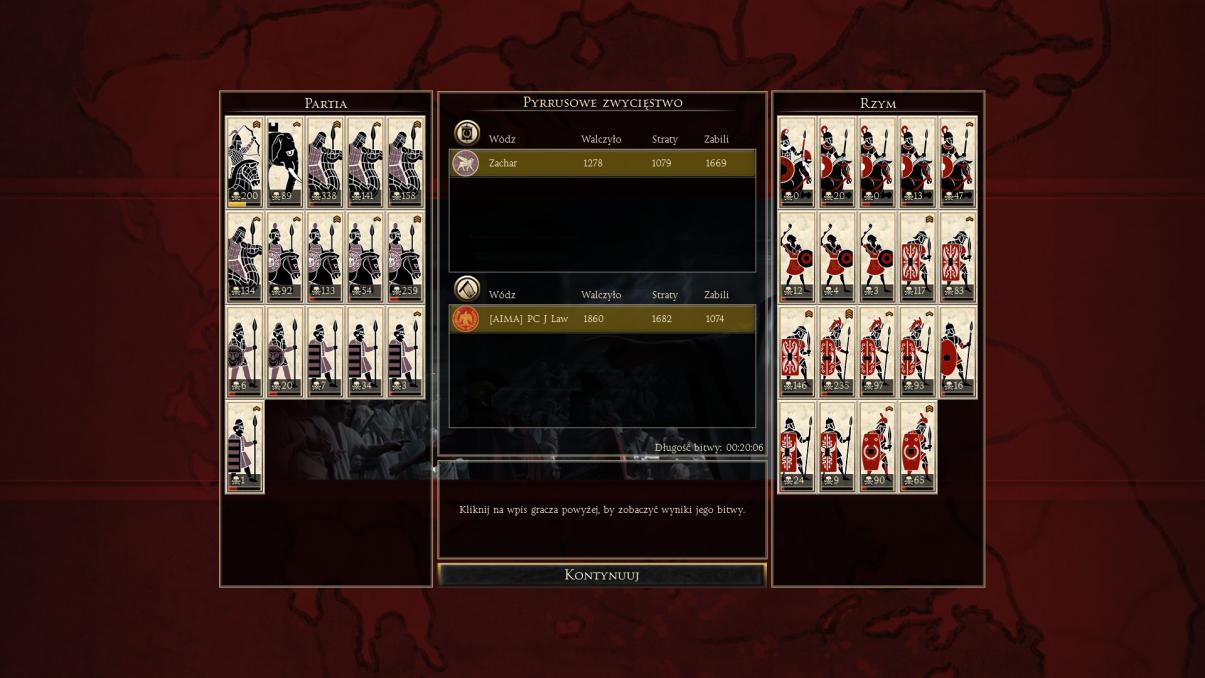Screen dimensions: 1205x678
Task: Click the Roman infantry card with 24 kills
Action: coord(797,447)
